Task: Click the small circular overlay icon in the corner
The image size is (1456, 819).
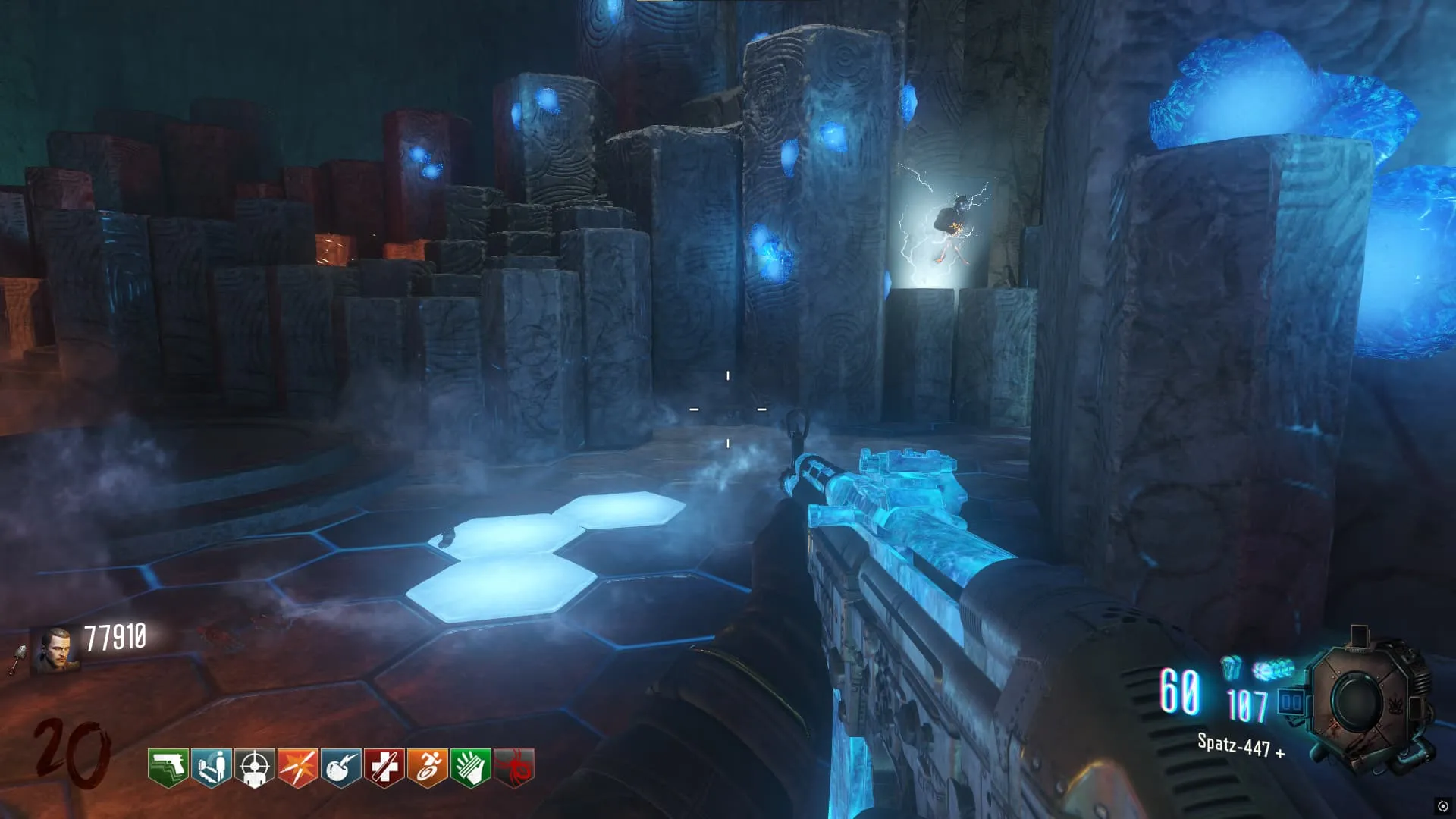Action: (x=1442, y=806)
